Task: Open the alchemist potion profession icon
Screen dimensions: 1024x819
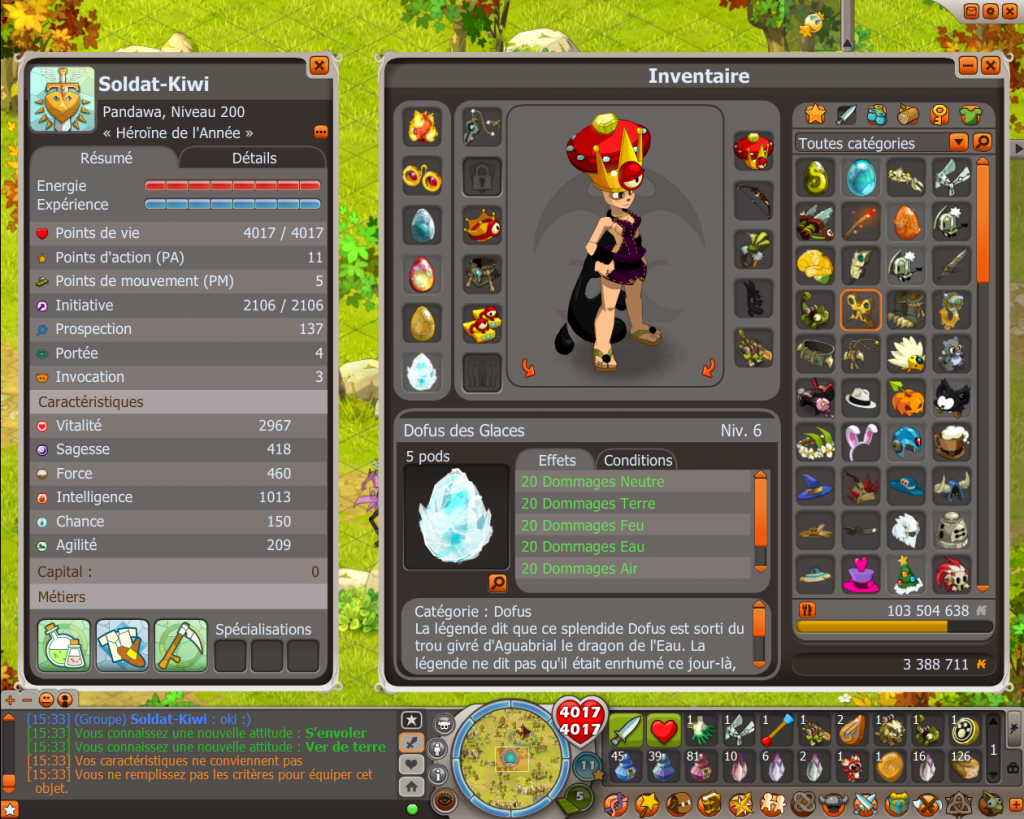Action: point(64,645)
